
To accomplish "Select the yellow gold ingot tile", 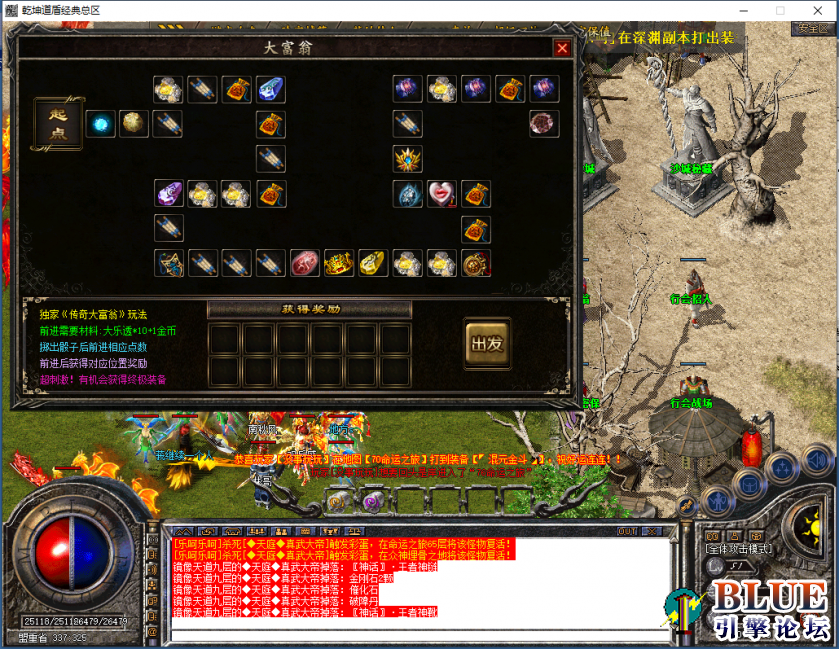I will [372, 264].
